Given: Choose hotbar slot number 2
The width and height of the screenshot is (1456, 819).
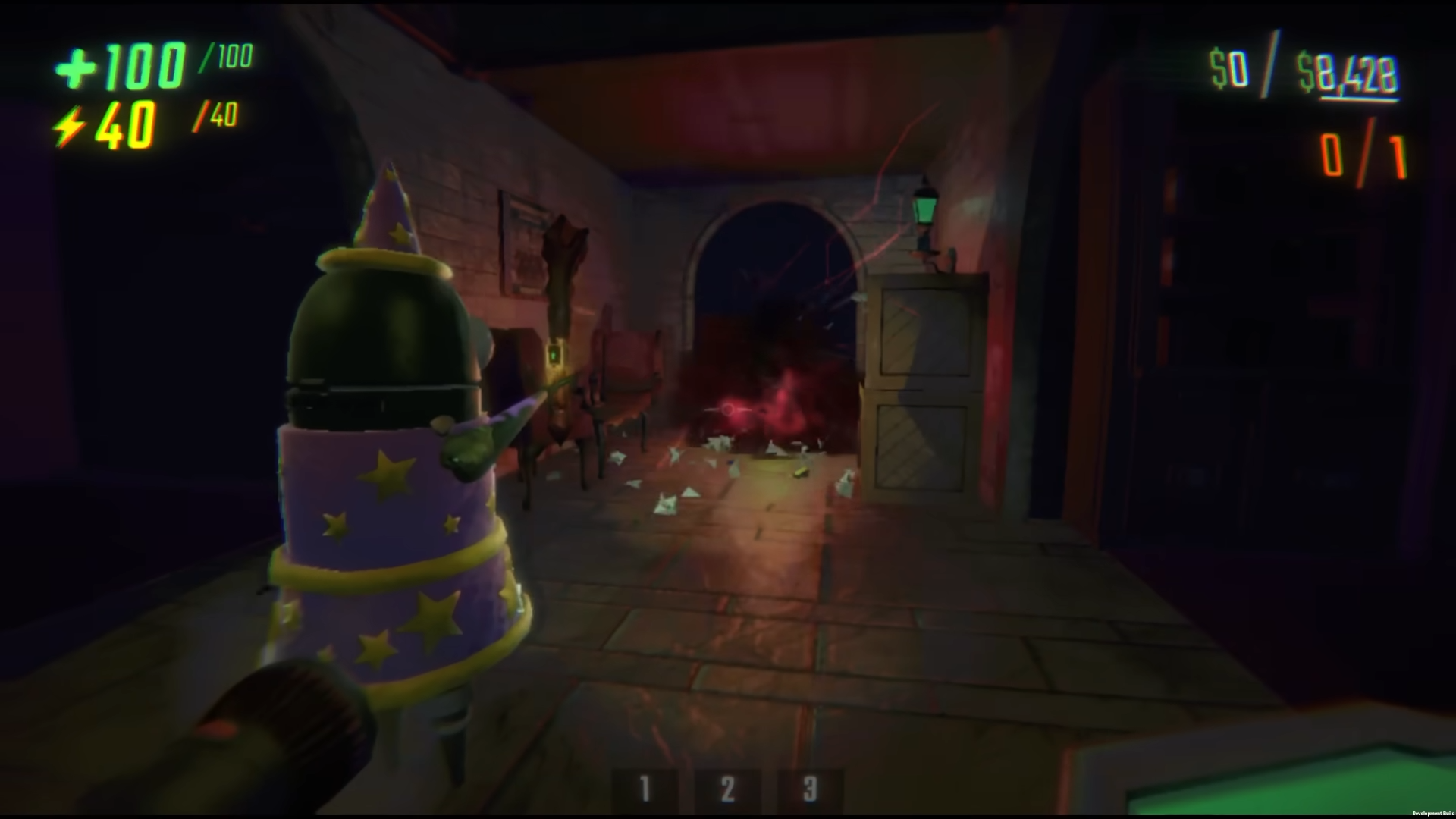Looking at the screenshot, I should click(x=727, y=790).
